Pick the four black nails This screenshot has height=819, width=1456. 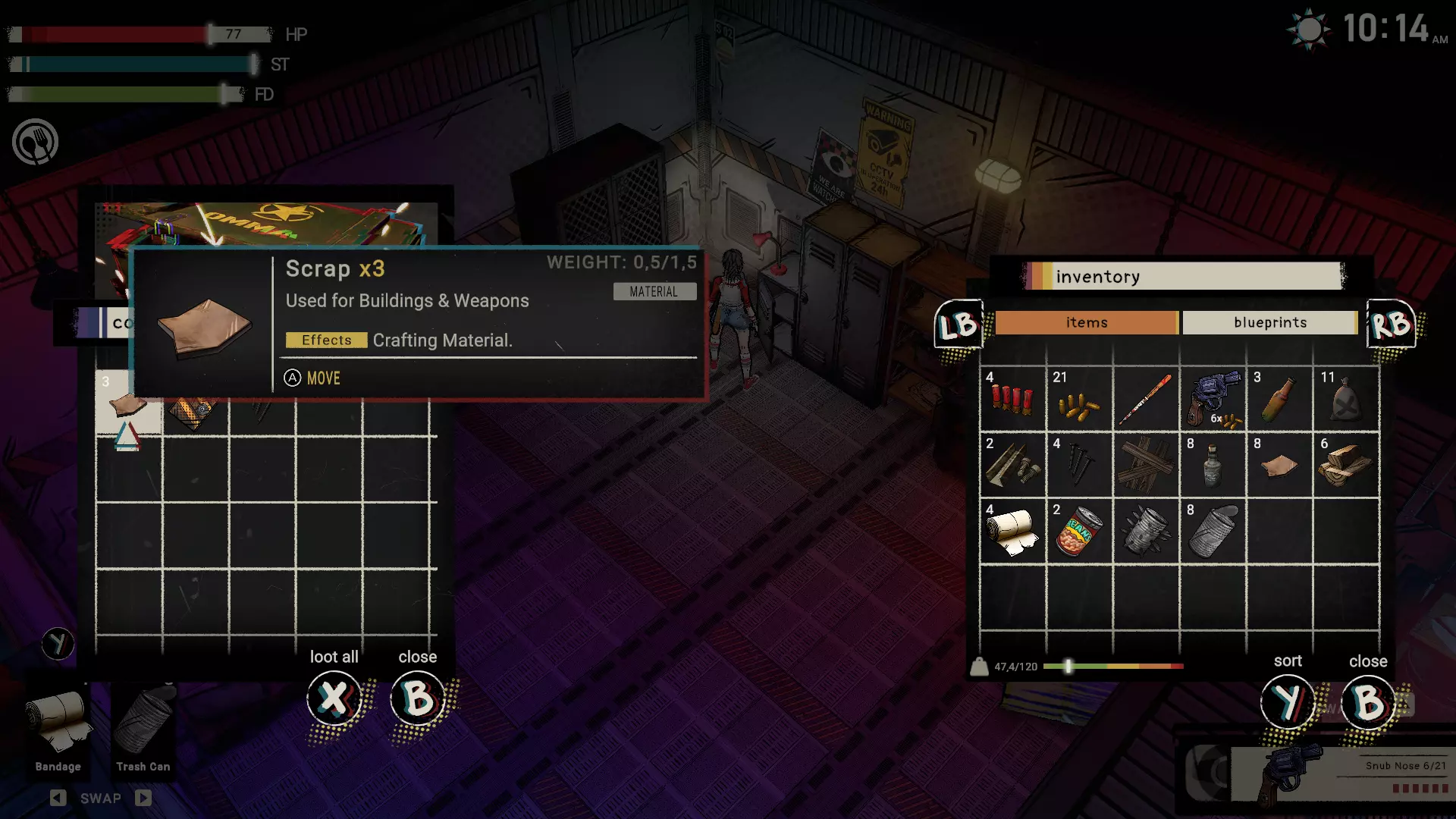(1078, 465)
